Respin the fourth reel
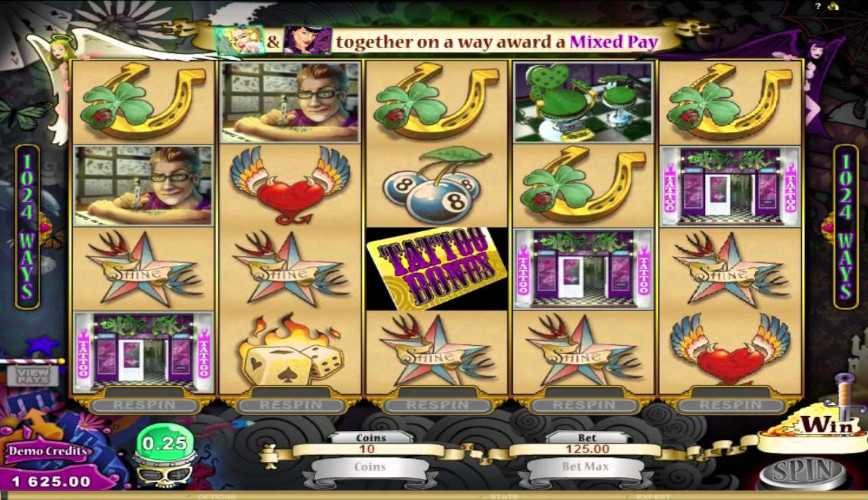Viewport: 868px width, 500px height. click(581, 406)
